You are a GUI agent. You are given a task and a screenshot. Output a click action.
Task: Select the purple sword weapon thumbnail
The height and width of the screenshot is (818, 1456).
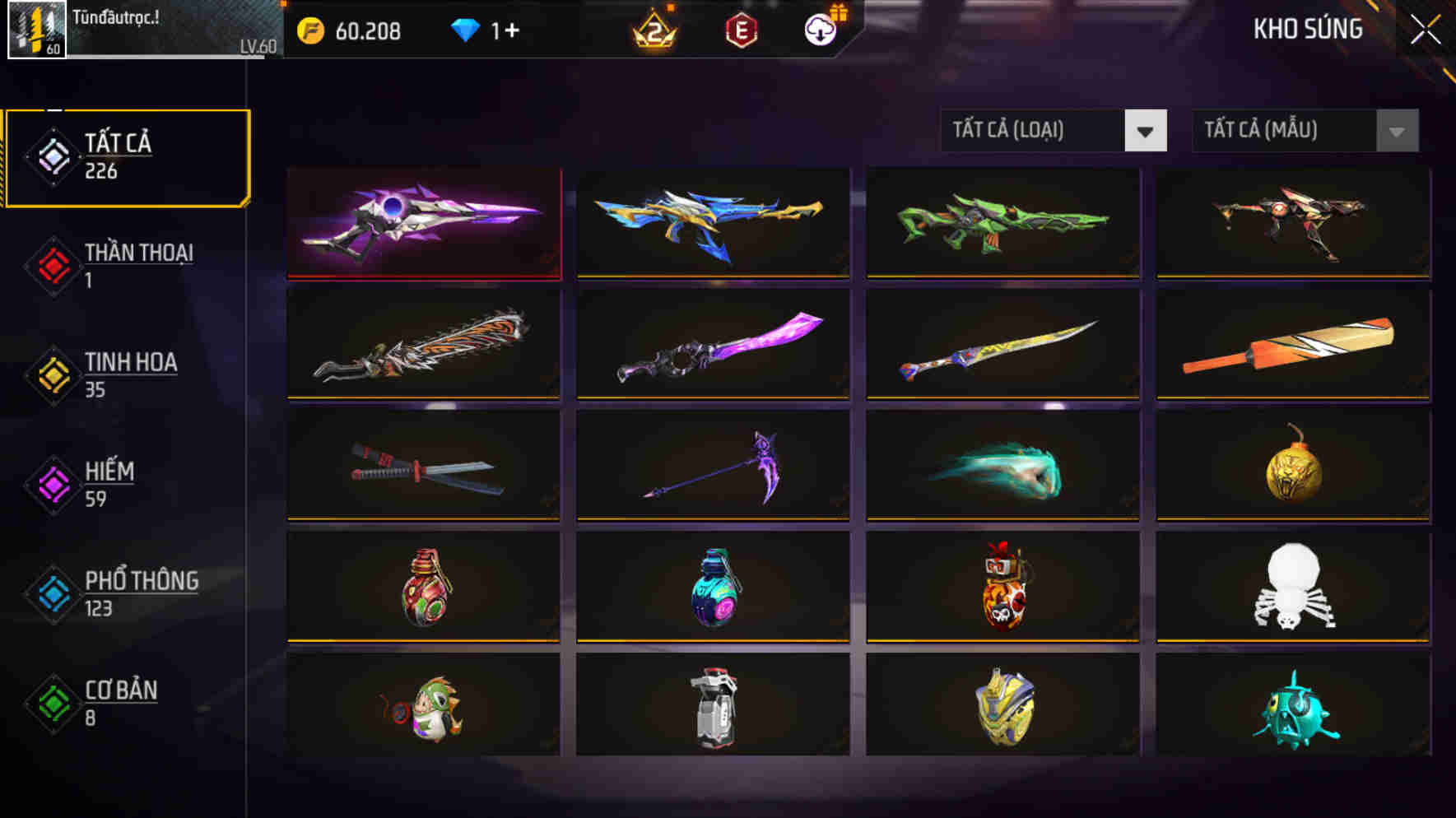tap(425, 222)
